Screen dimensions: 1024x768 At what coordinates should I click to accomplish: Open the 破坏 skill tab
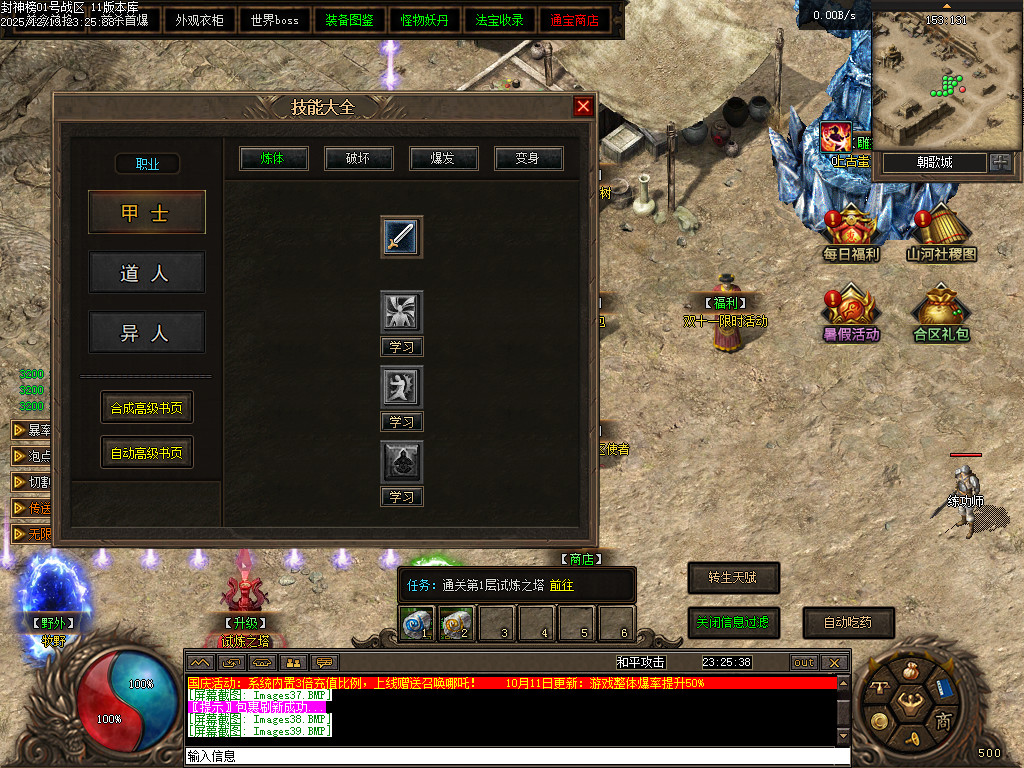[359, 158]
